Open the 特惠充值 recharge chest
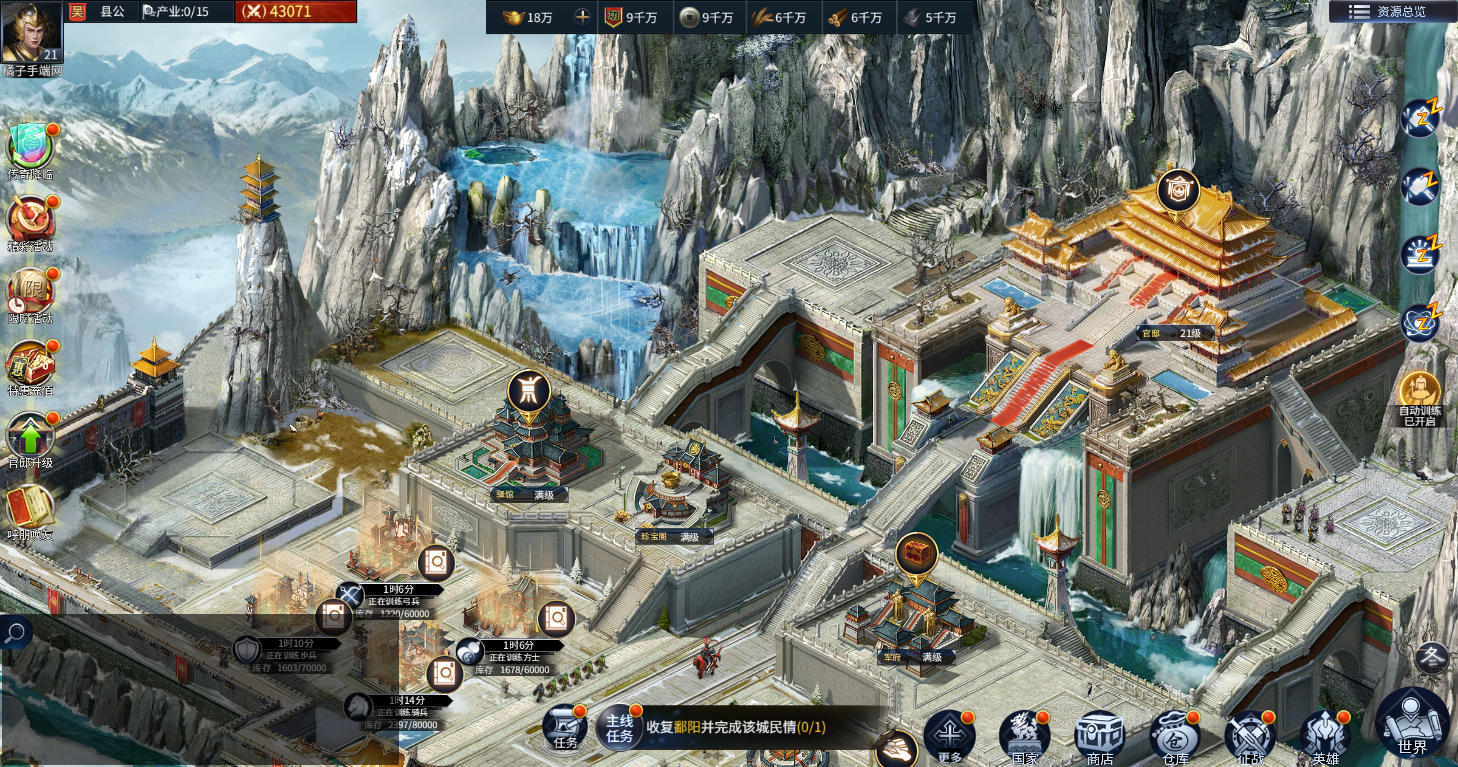Viewport: 1458px width, 767px height. [x=30, y=364]
